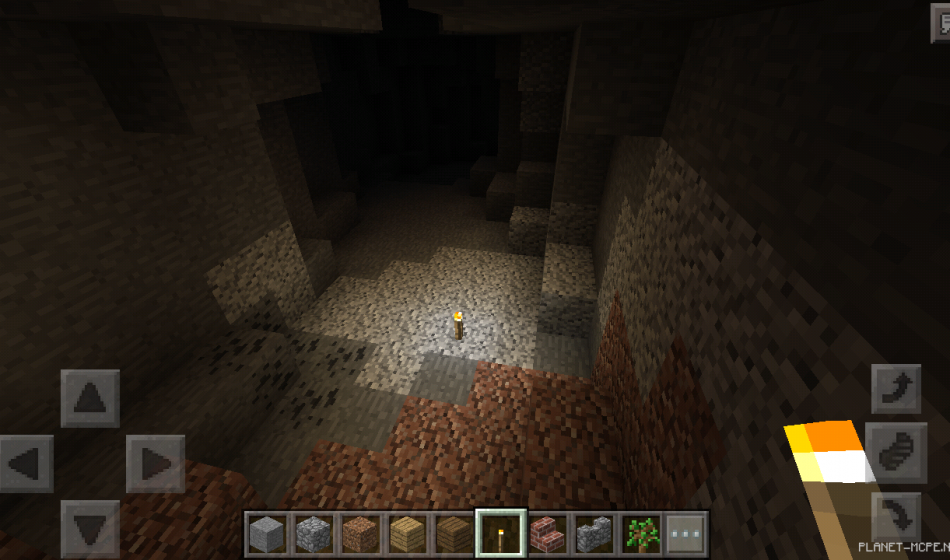Select the smooth stone block slot
This screenshot has width=950, height=560.
[x=266, y=533]
